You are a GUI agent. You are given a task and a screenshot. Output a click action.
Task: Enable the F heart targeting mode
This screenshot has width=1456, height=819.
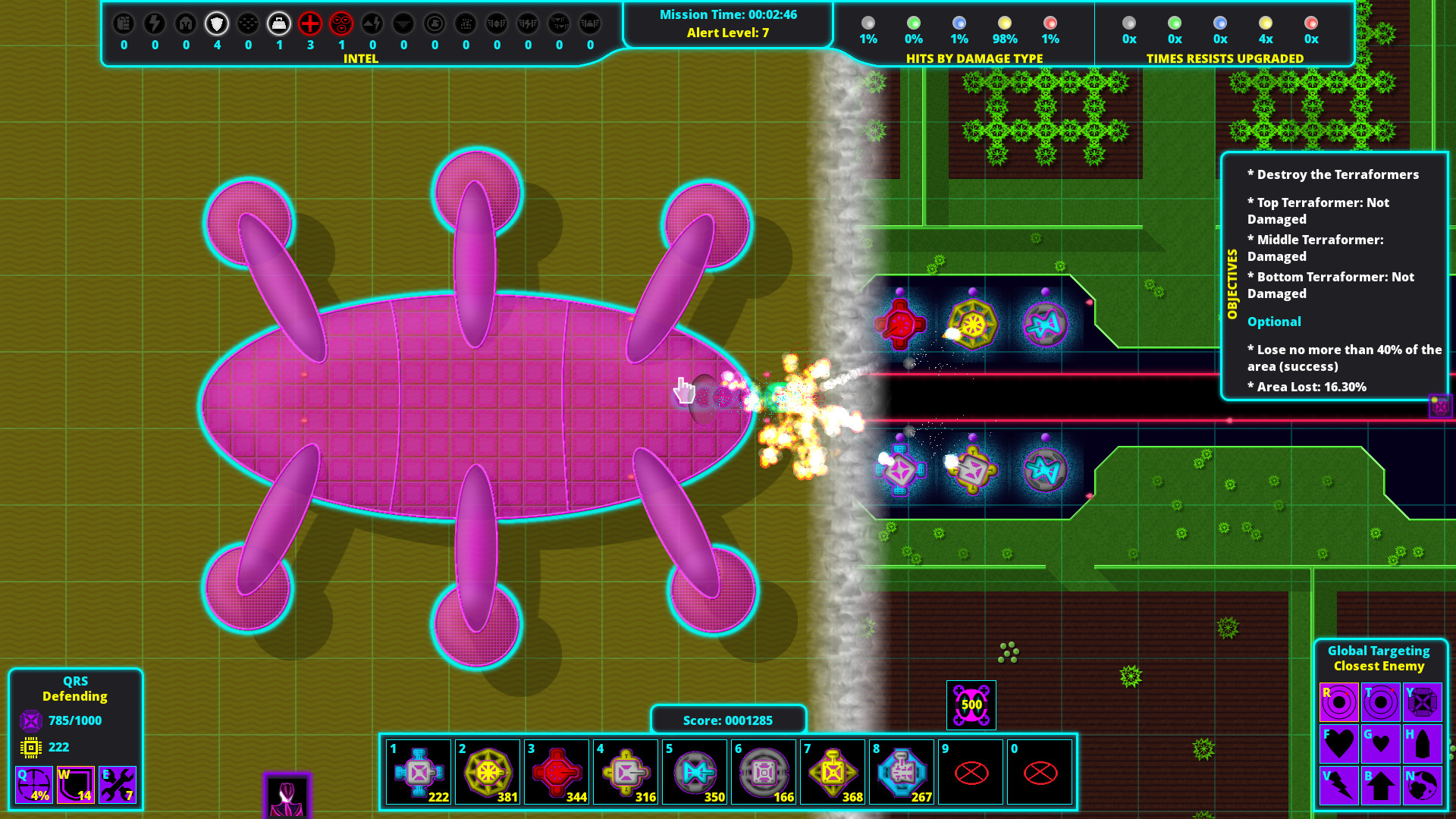pos(1338,743)
